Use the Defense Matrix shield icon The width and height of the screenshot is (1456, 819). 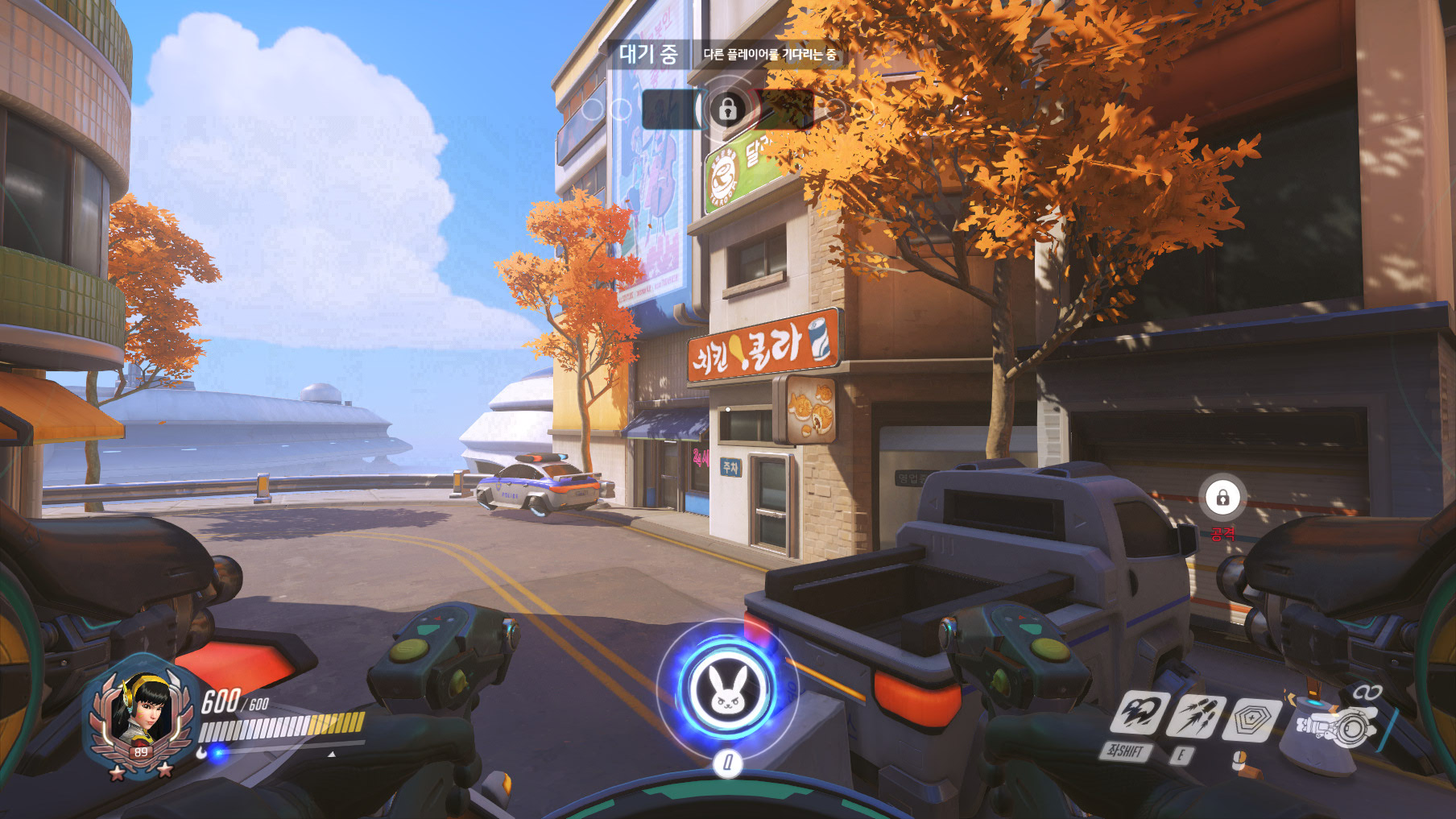tap(1250, 719)
